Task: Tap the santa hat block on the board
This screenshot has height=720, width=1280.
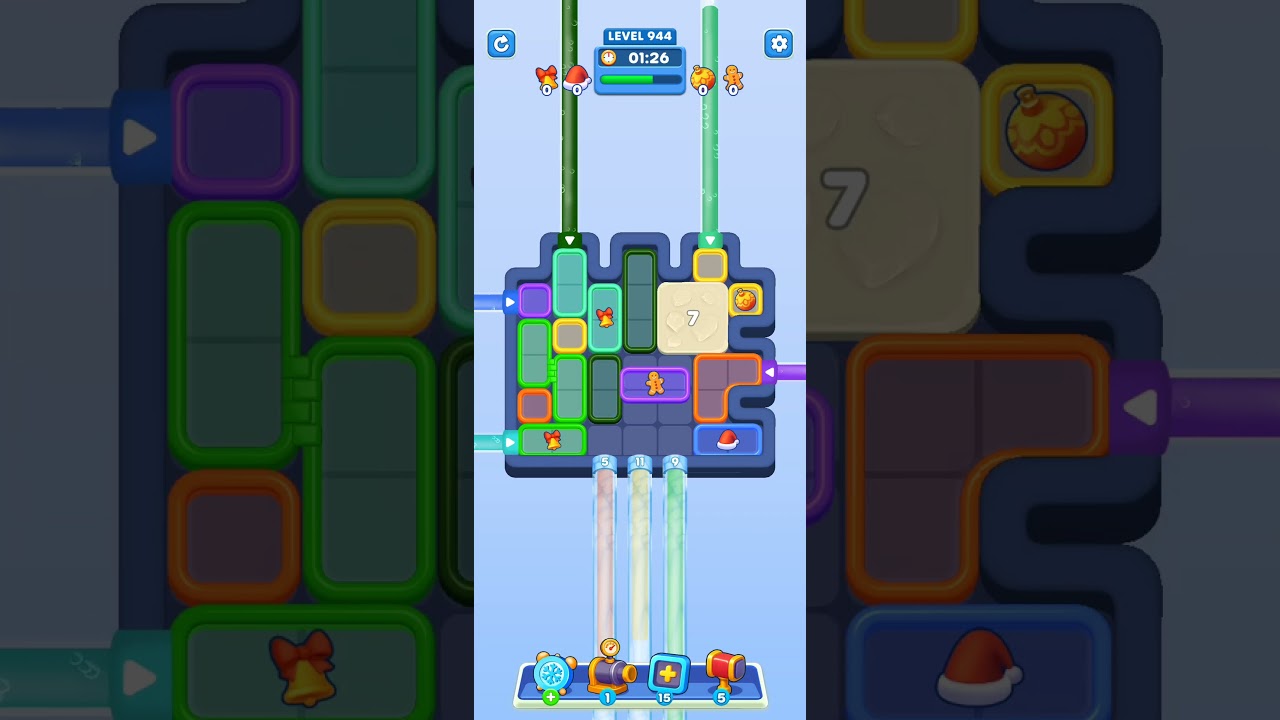Action: tap(726, 439)
